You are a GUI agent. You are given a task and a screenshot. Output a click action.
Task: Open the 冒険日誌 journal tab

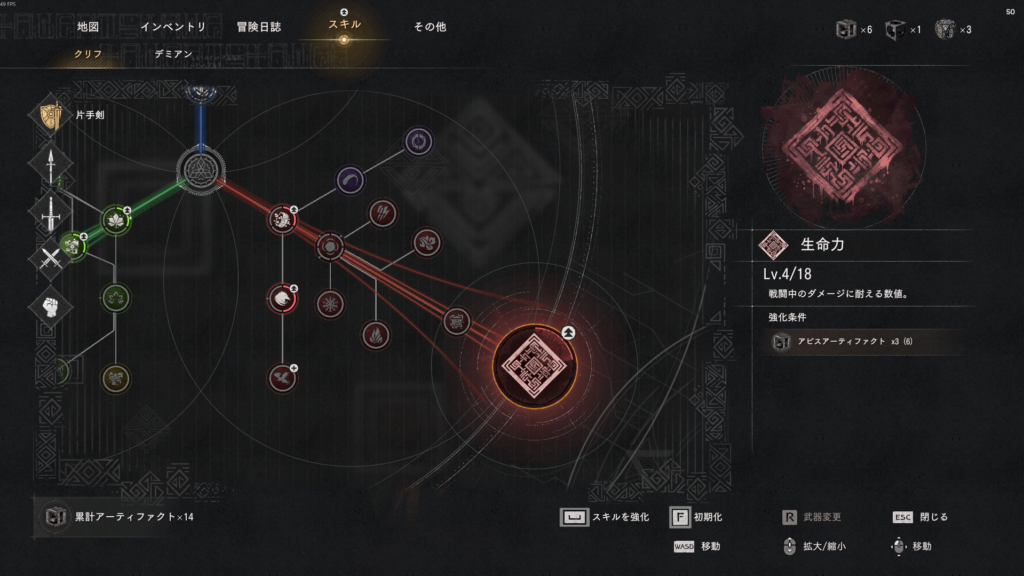pos(259,27)
